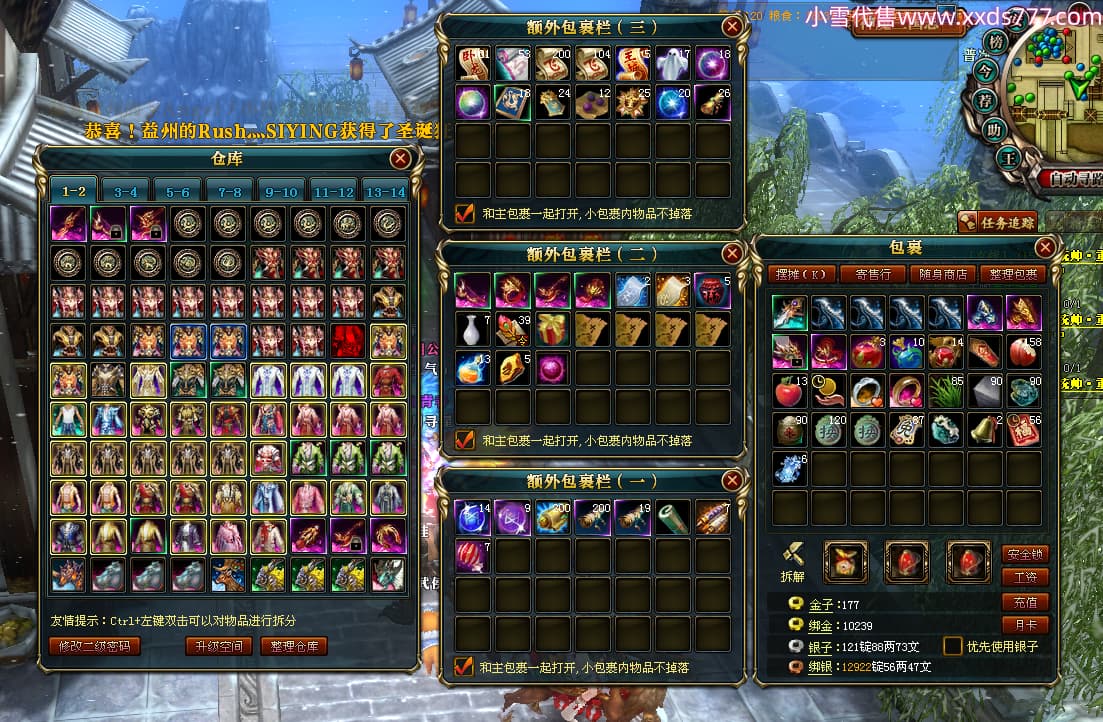Screen dimensions: 1103x722
Task: Pick the white porcelain vase item
Action: (x=472, y=328)
